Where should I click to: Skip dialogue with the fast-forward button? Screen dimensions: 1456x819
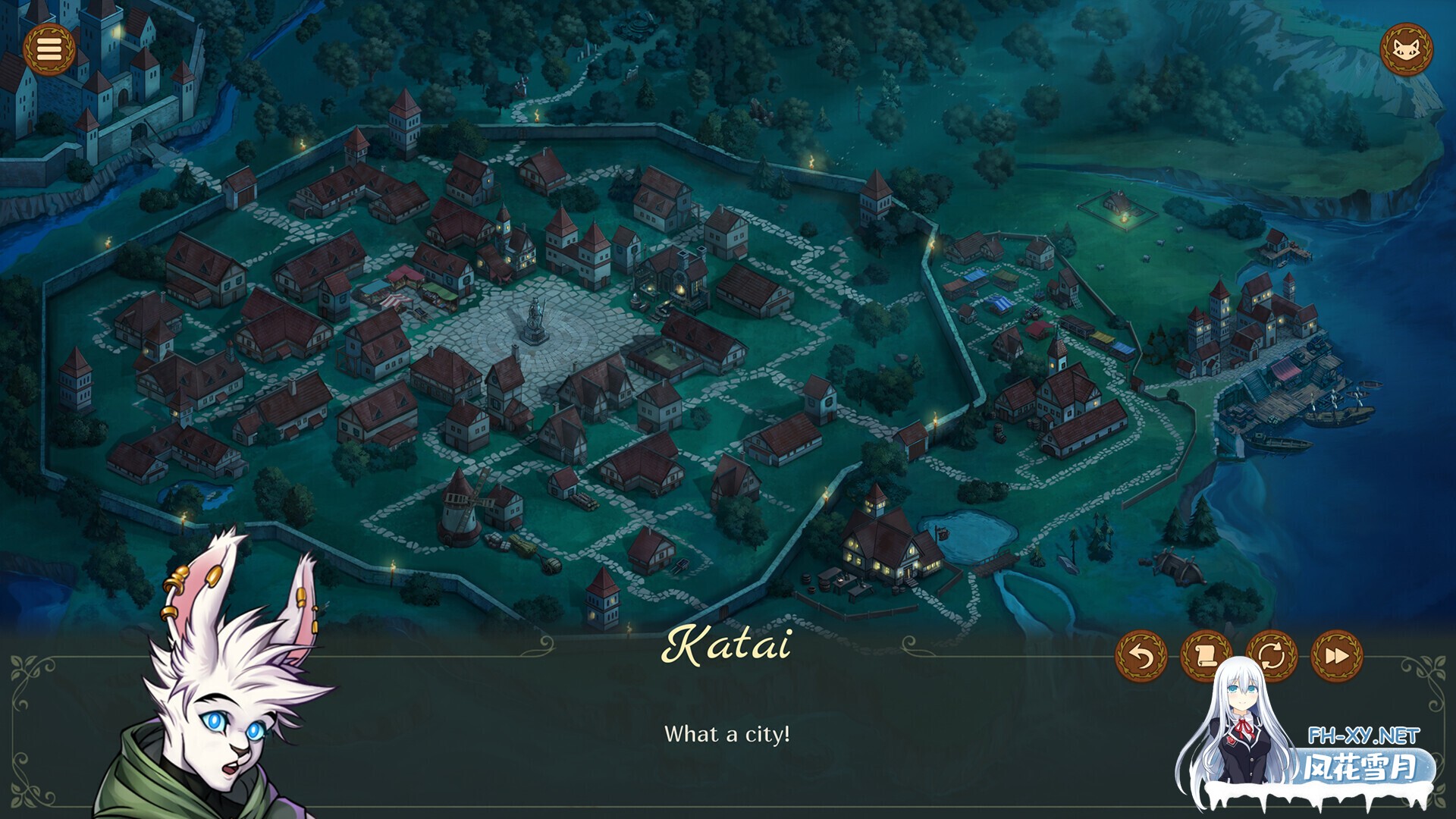click(1336, 656)
